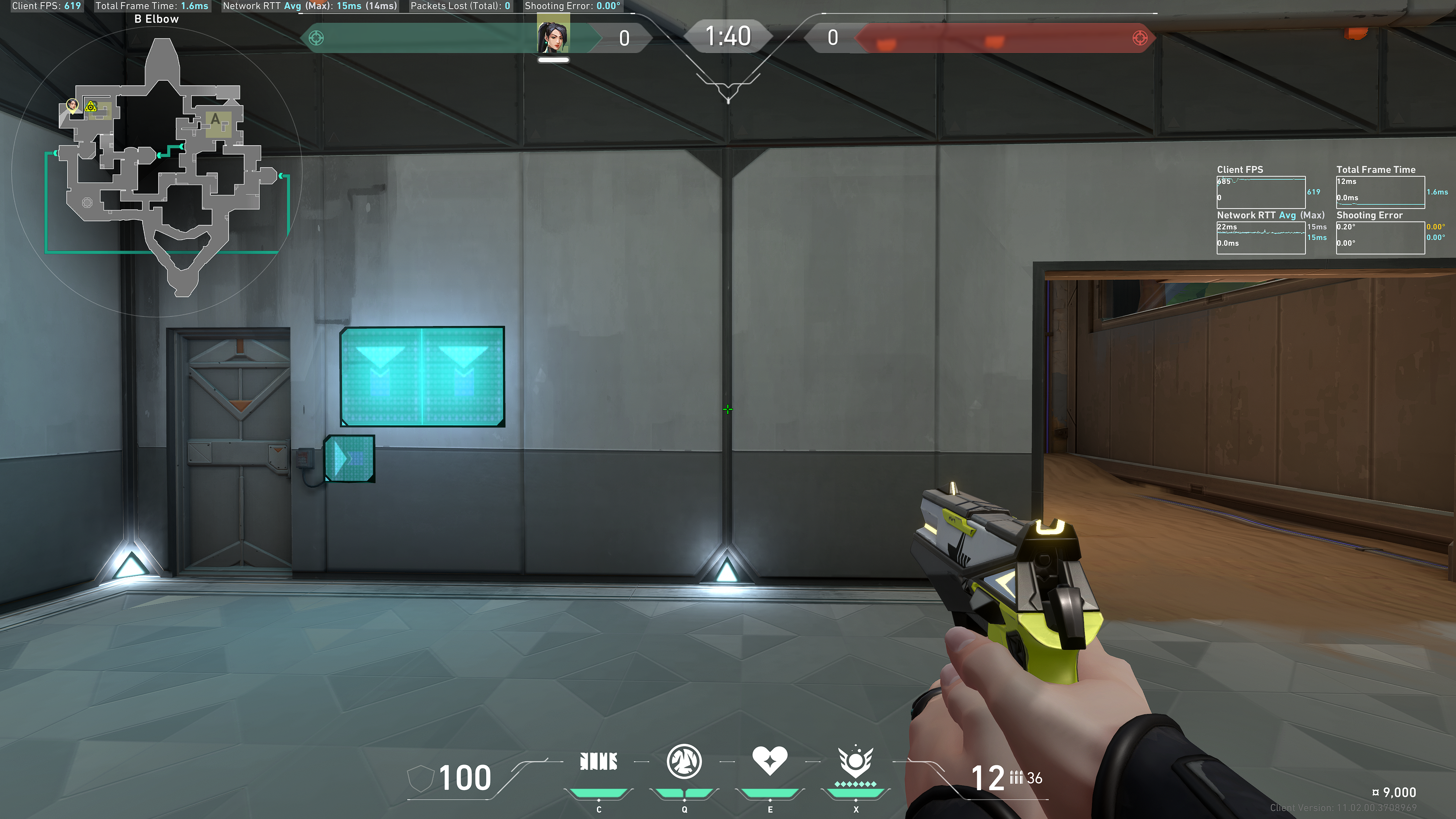Activate the Slow Orb ability icon
Viewport: 1456px width, 819px height.
[x=684, y=761]
